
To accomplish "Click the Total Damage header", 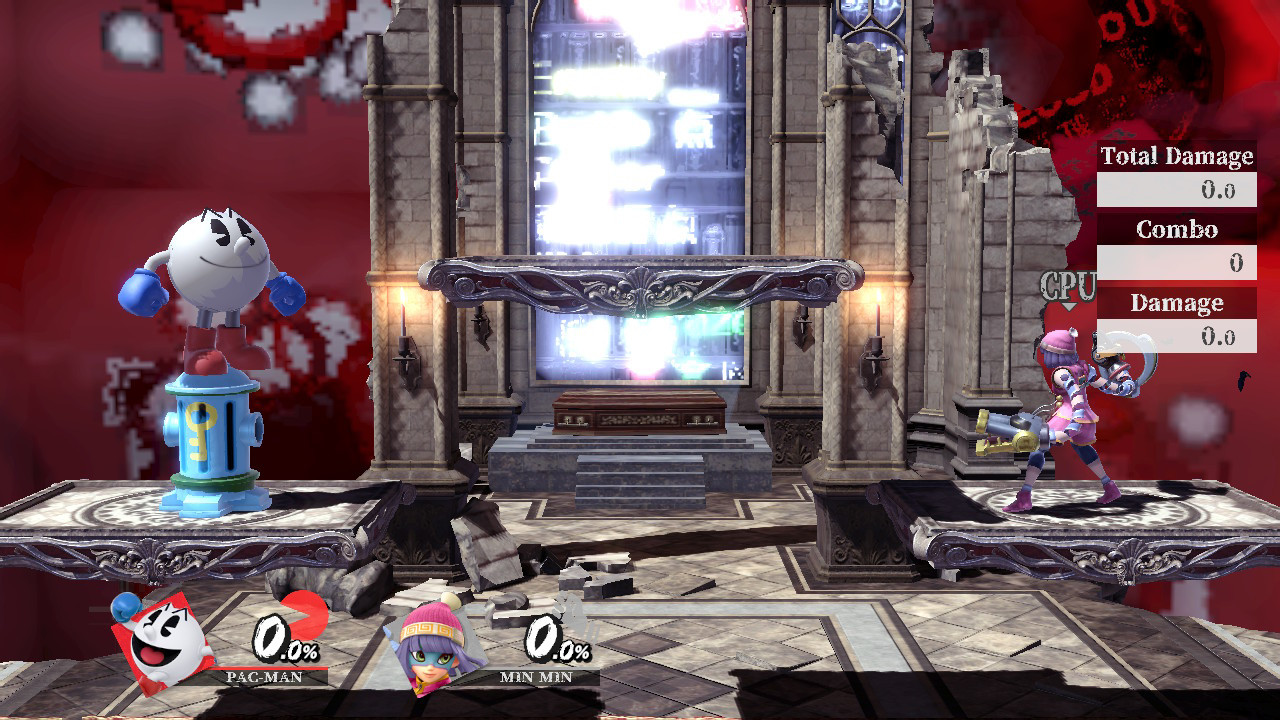I will [x=1176, y=157].
